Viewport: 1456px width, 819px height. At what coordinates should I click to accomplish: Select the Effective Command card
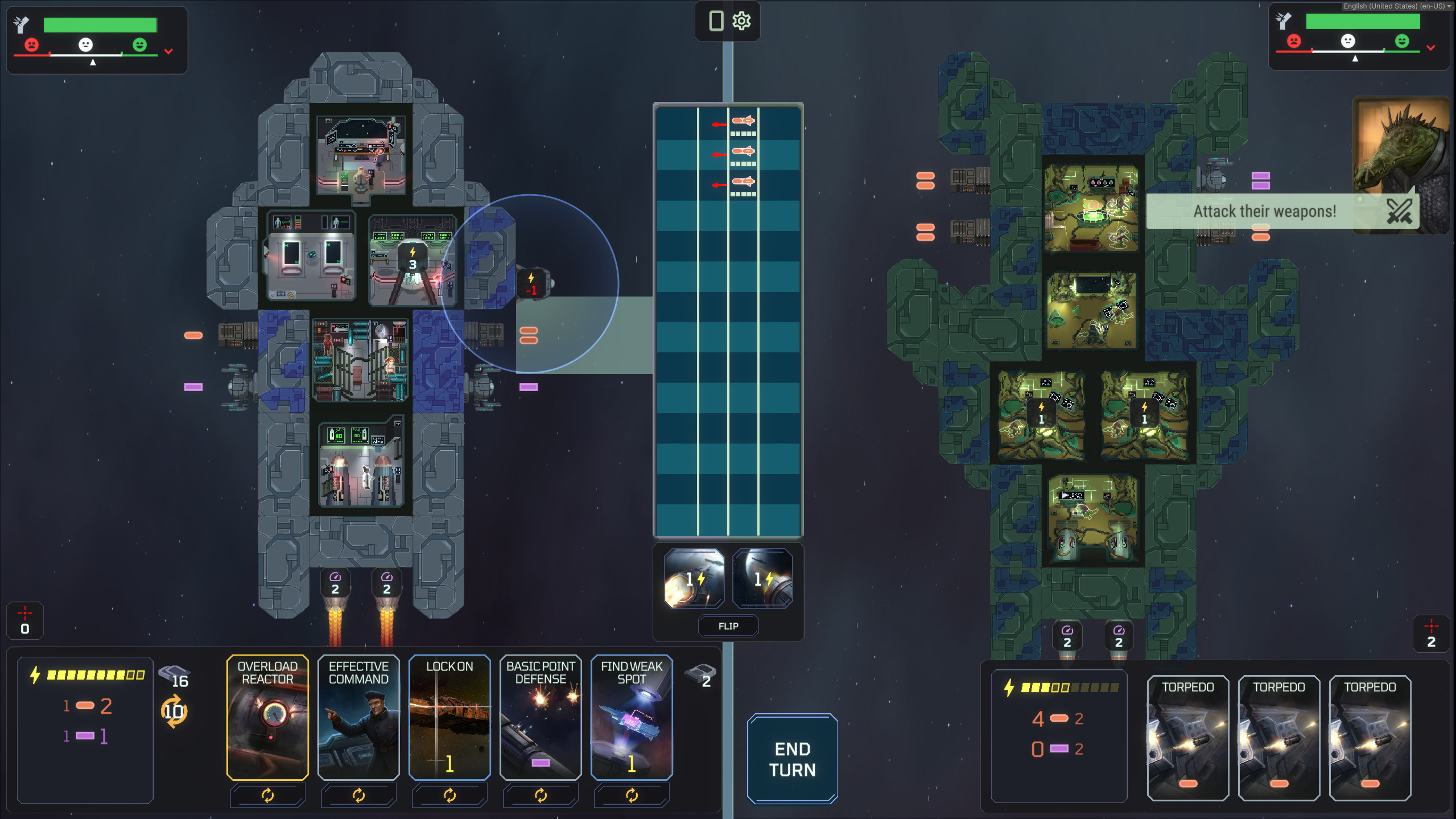(x=358, y=717)
